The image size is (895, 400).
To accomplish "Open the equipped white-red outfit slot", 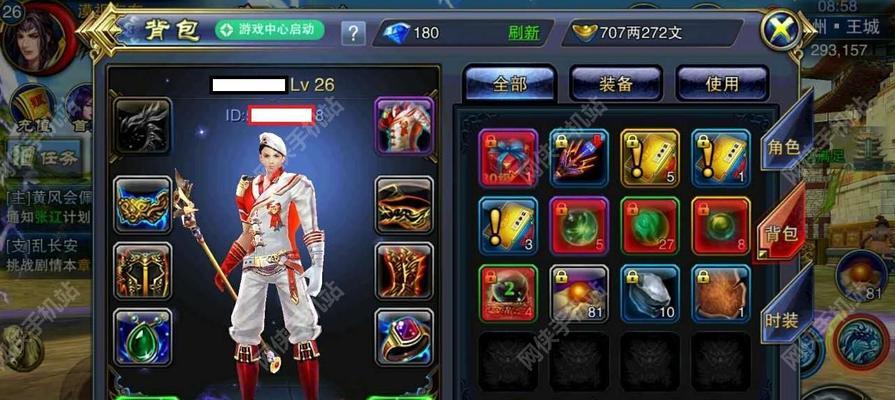I will click(404, 125).
